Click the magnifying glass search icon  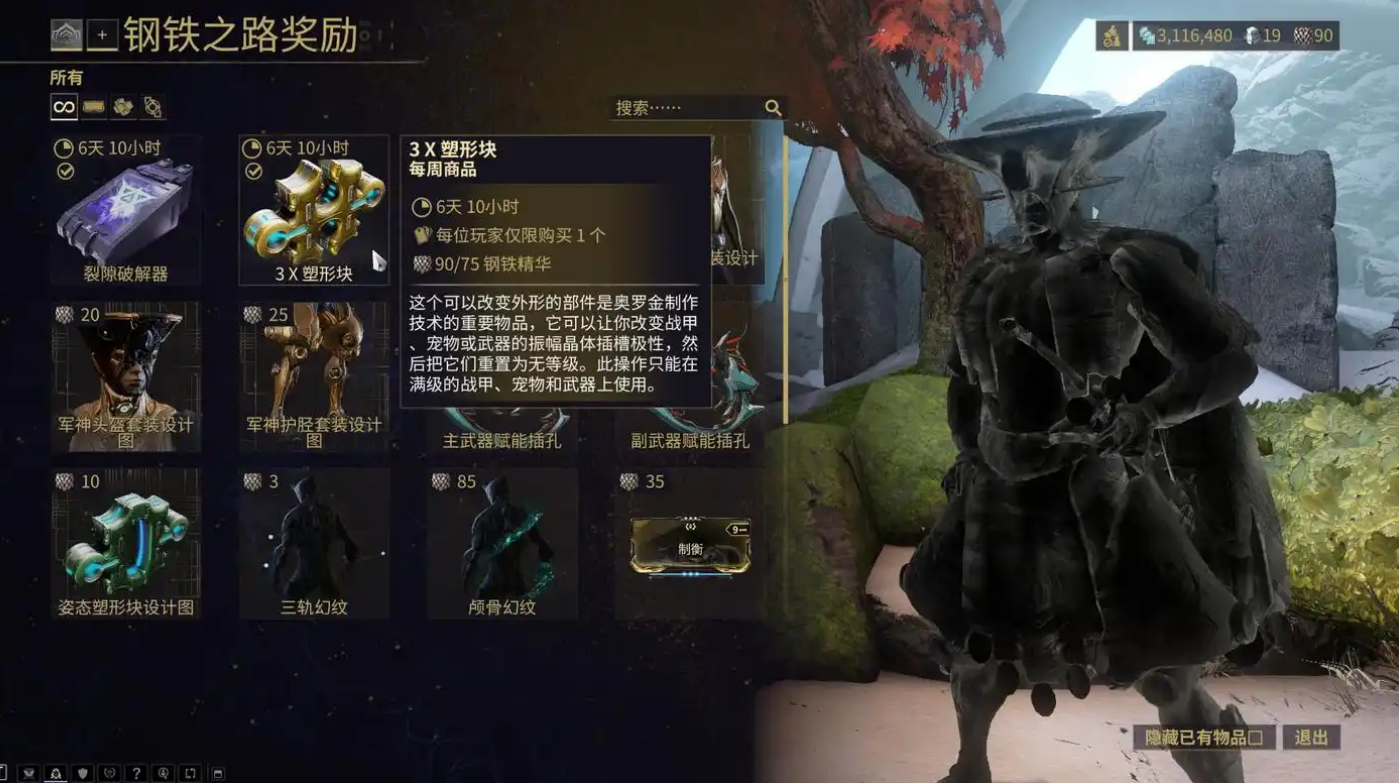click(773, 108)
